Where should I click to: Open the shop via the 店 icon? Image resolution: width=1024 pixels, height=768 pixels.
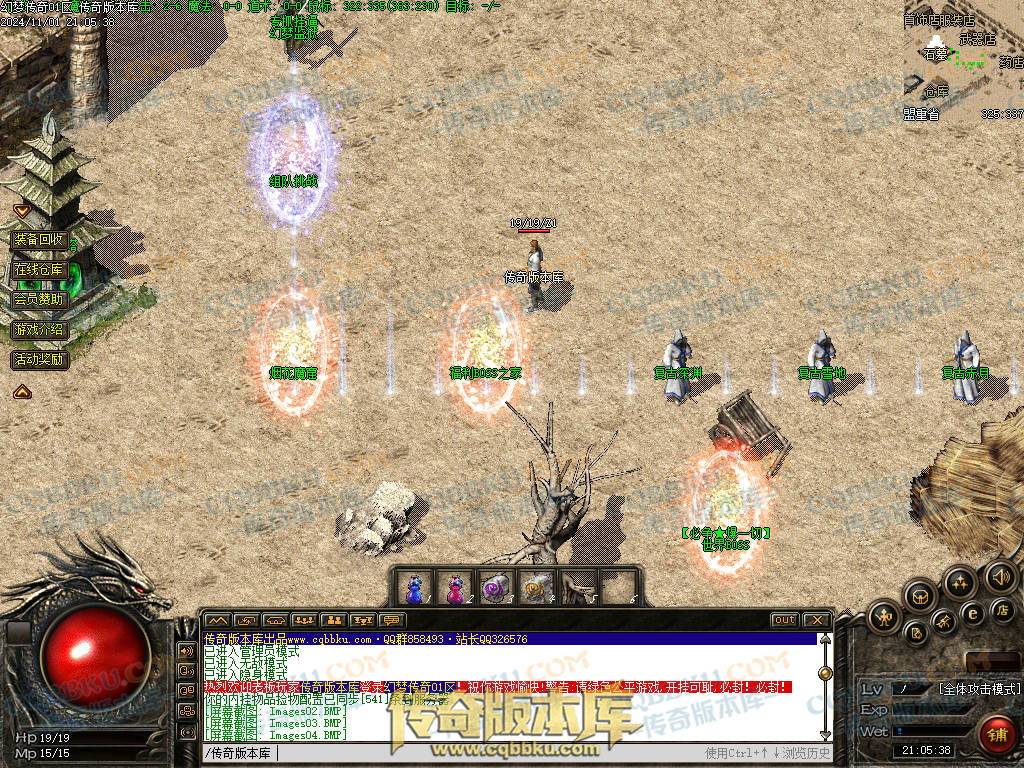1003,610
